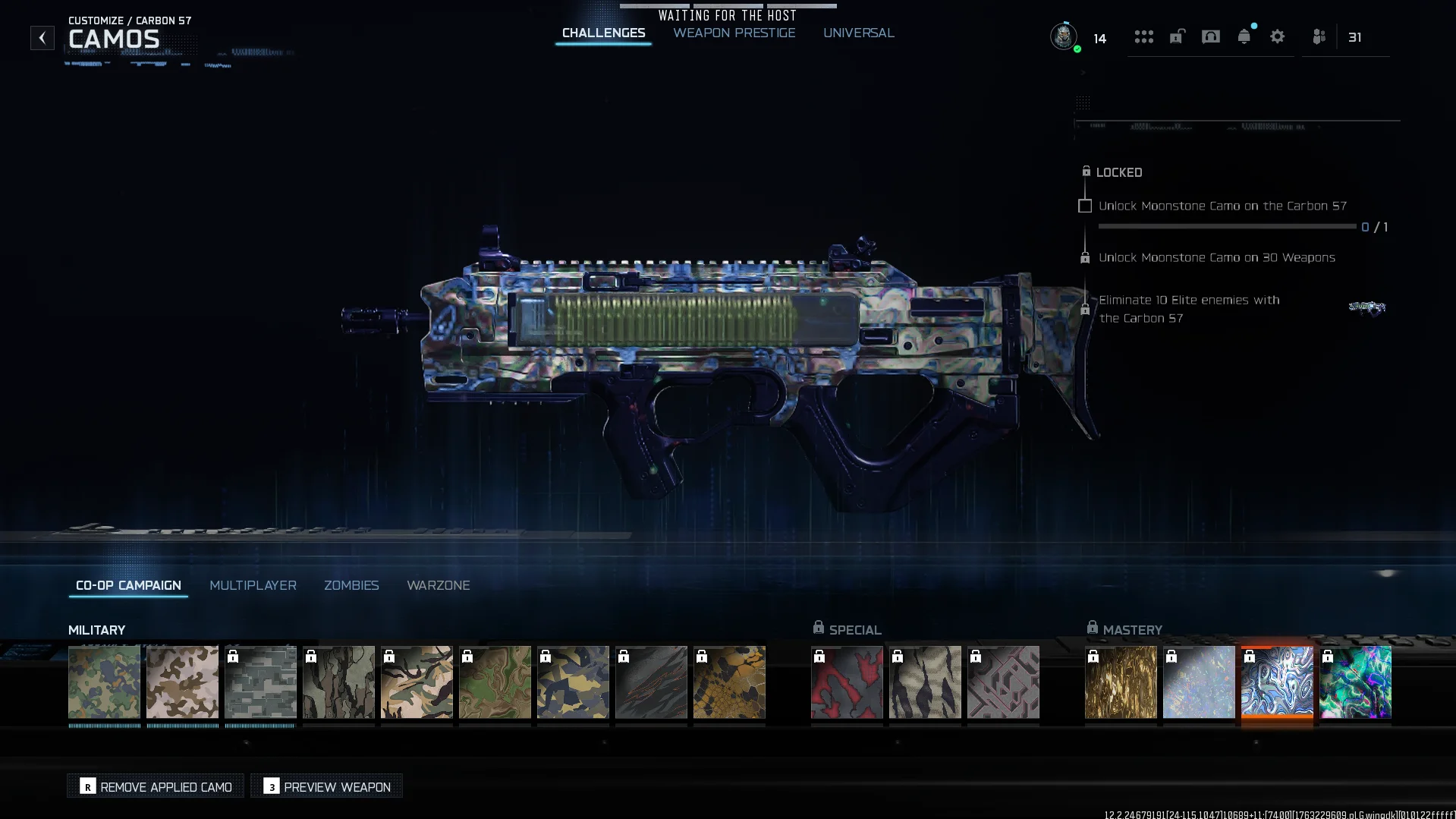Screen dimensions: 1456x819
Task: Switch to Multiplayer camo category
Action: (x=253, y=585)
